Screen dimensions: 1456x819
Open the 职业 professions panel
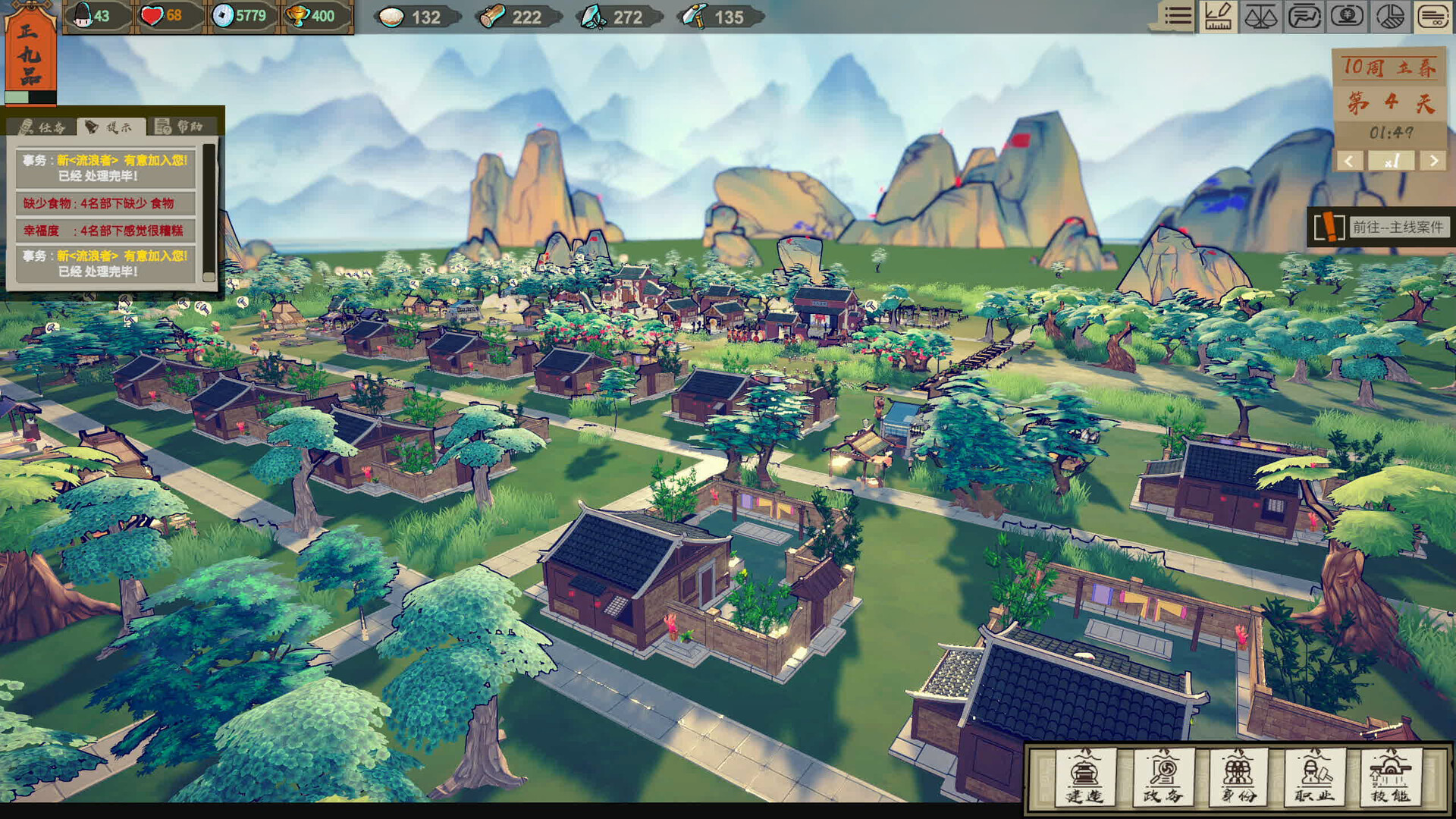tap(1314, 777)
